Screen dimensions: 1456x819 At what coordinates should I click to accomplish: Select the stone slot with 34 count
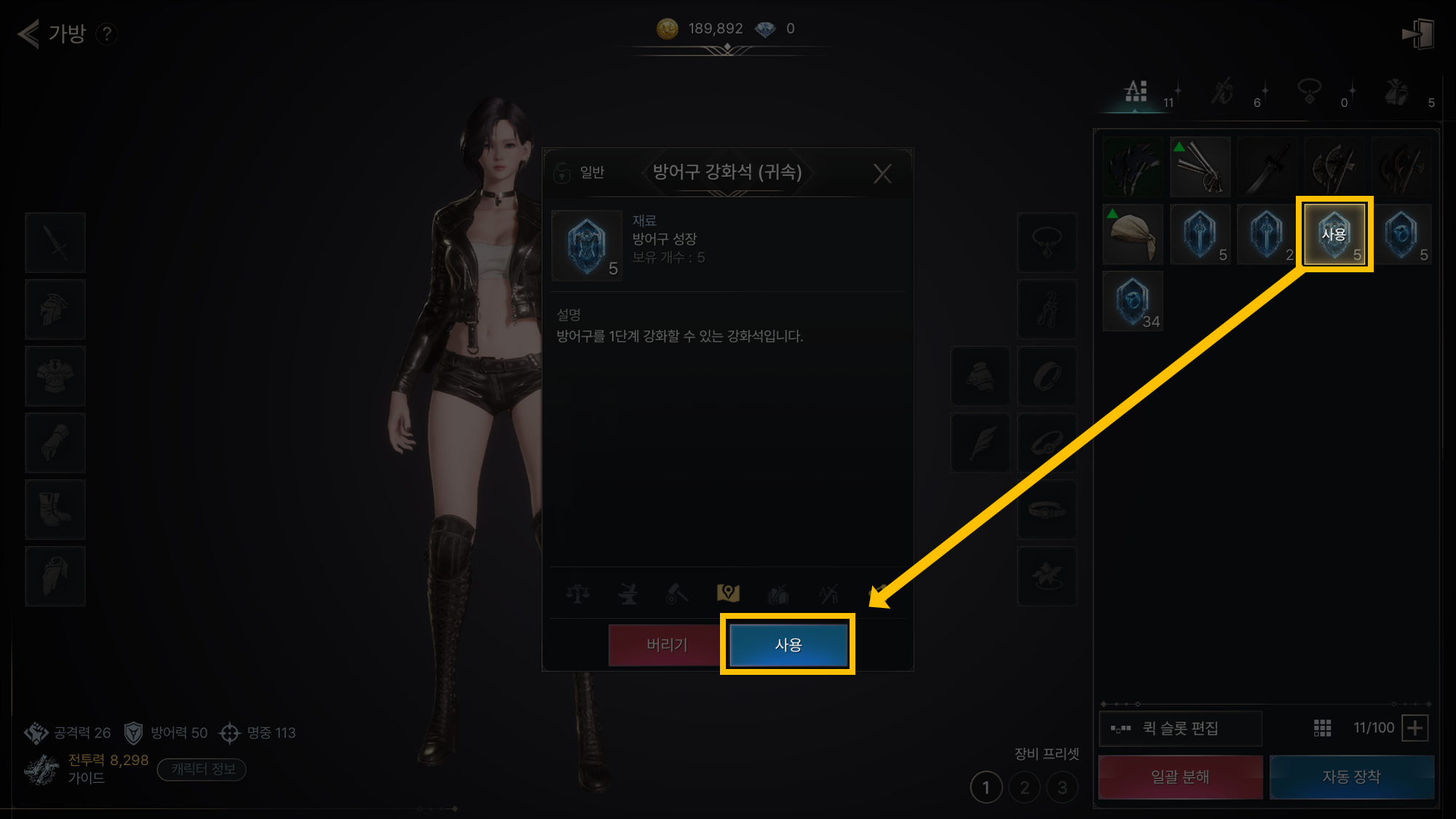1133,301
